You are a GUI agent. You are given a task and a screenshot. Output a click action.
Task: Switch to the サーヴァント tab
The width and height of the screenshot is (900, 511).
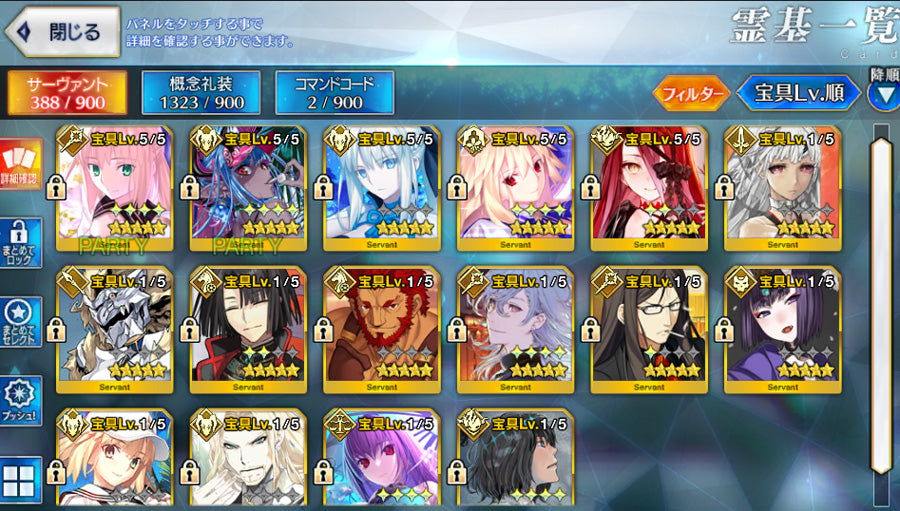pos(69,92)
